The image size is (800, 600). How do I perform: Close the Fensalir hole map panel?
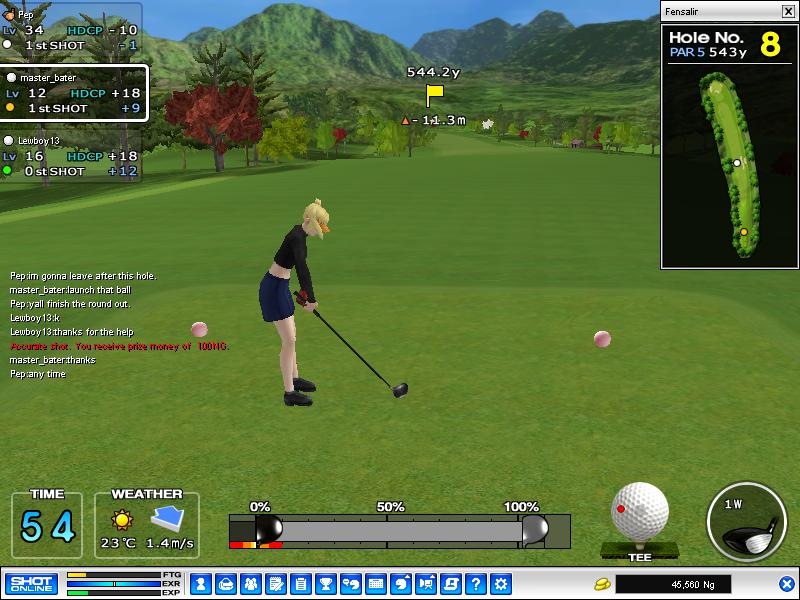click(787, 12)
